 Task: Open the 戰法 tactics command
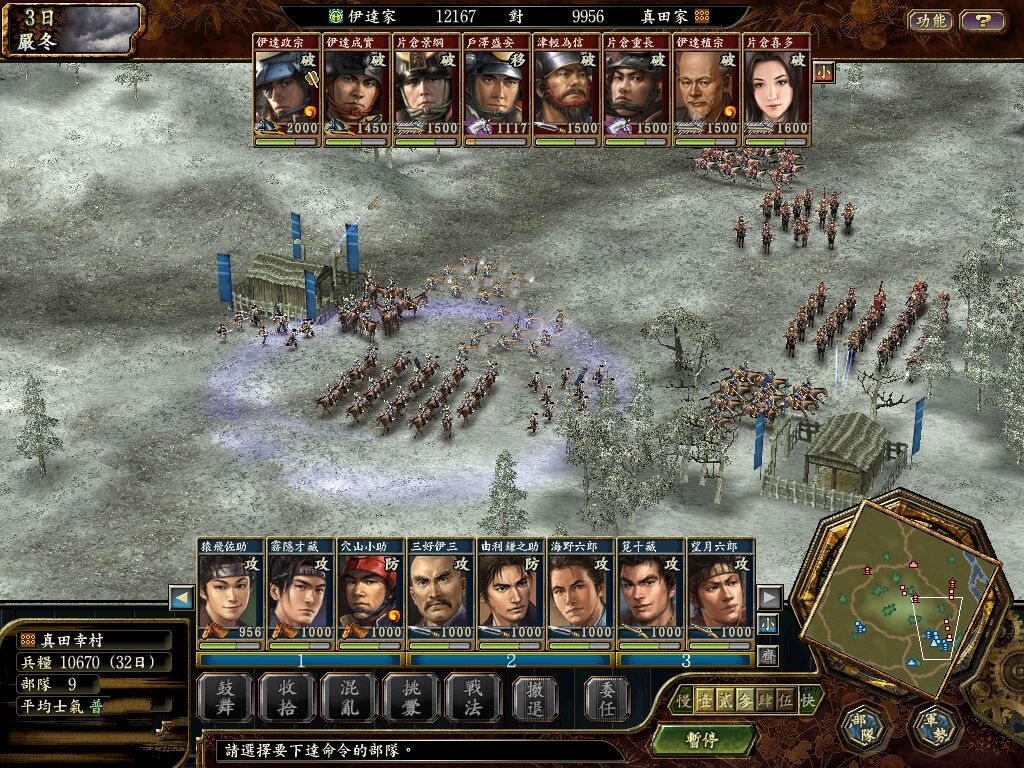tap(471, 696)
